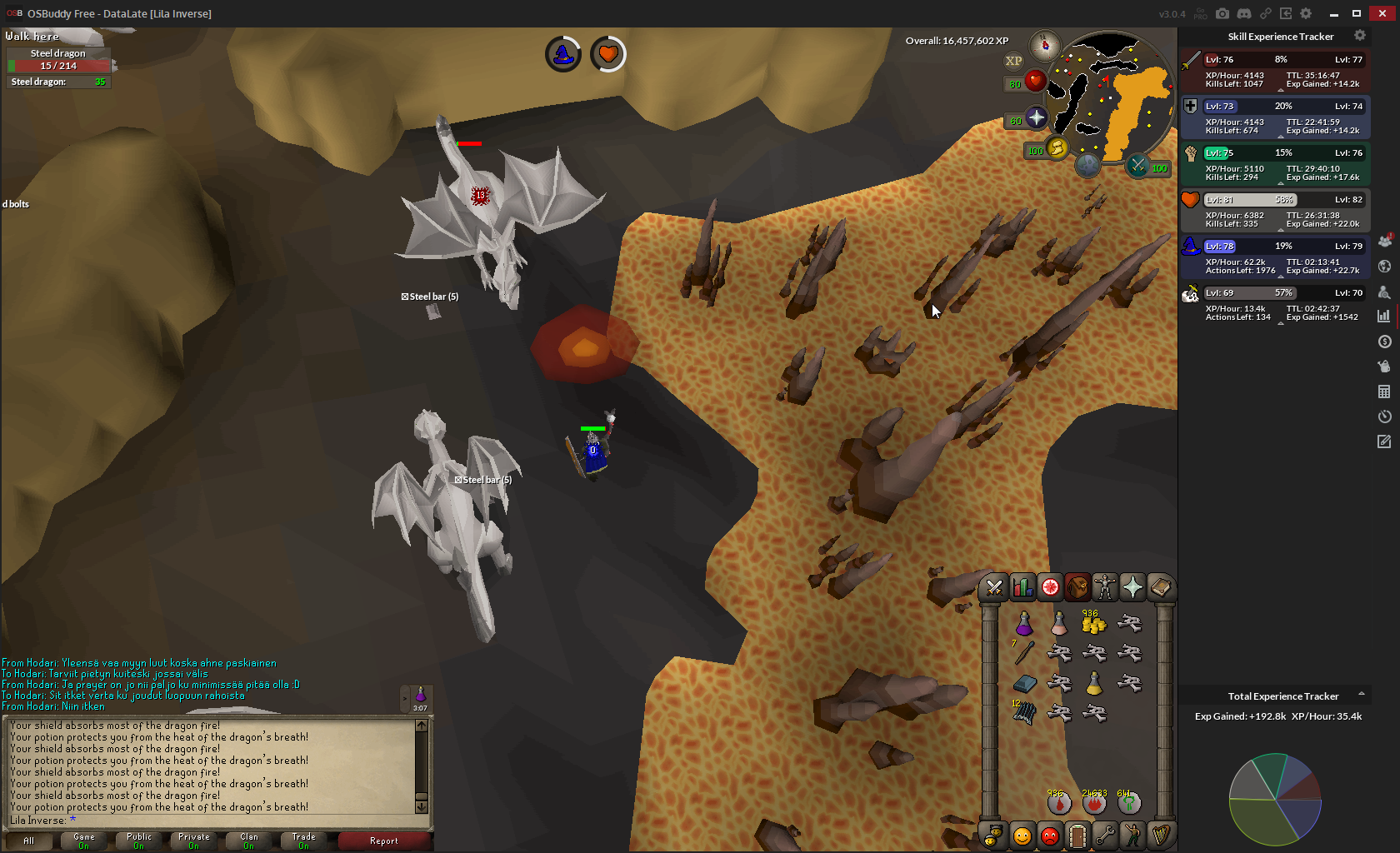Viewport: 1400px width, 853px height.
Task: Activate quick-prayers via the prayer orb
Action: click(x=1037, y=118)
